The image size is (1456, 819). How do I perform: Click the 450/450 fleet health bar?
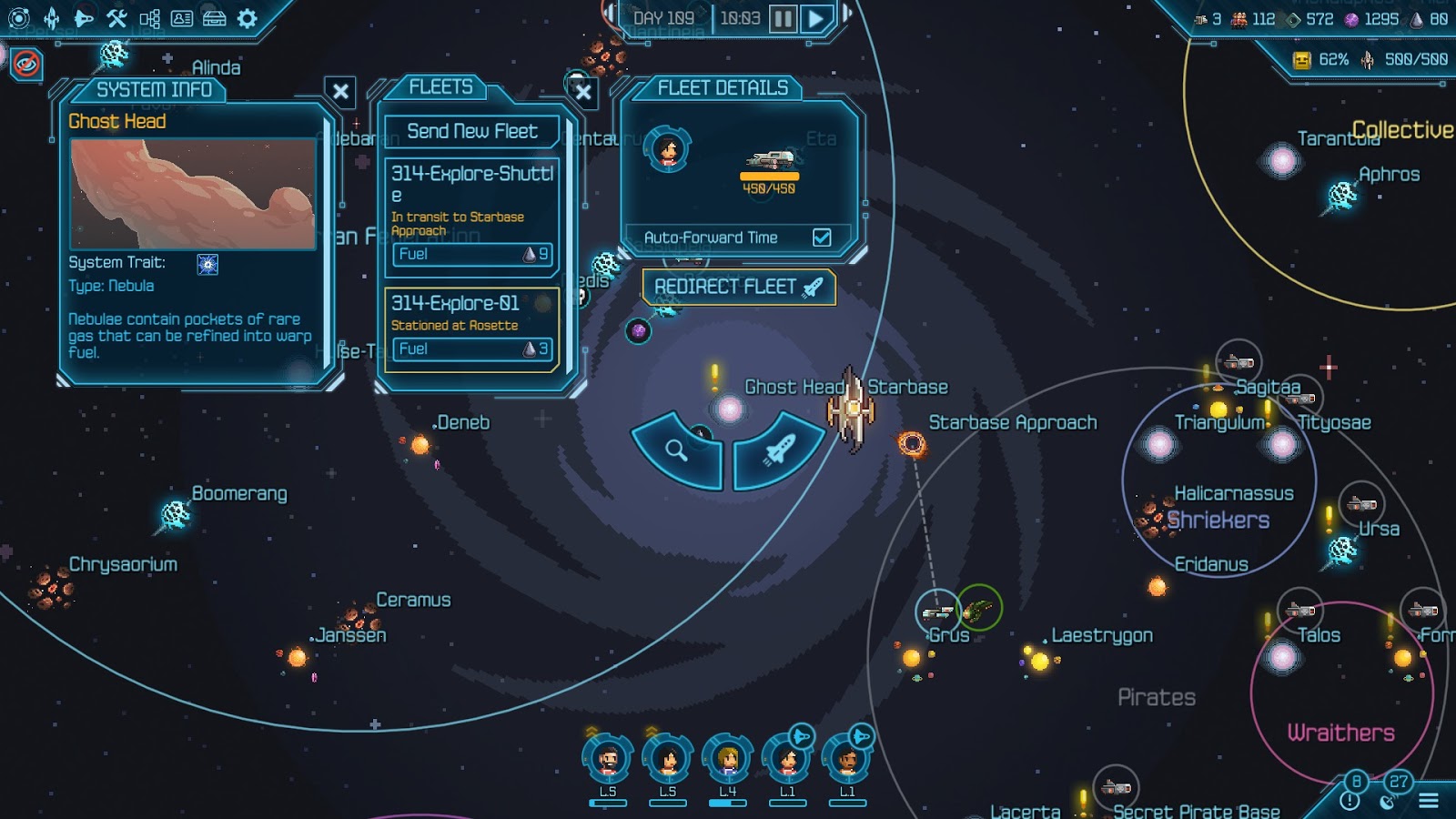click(x=770, y=178)
